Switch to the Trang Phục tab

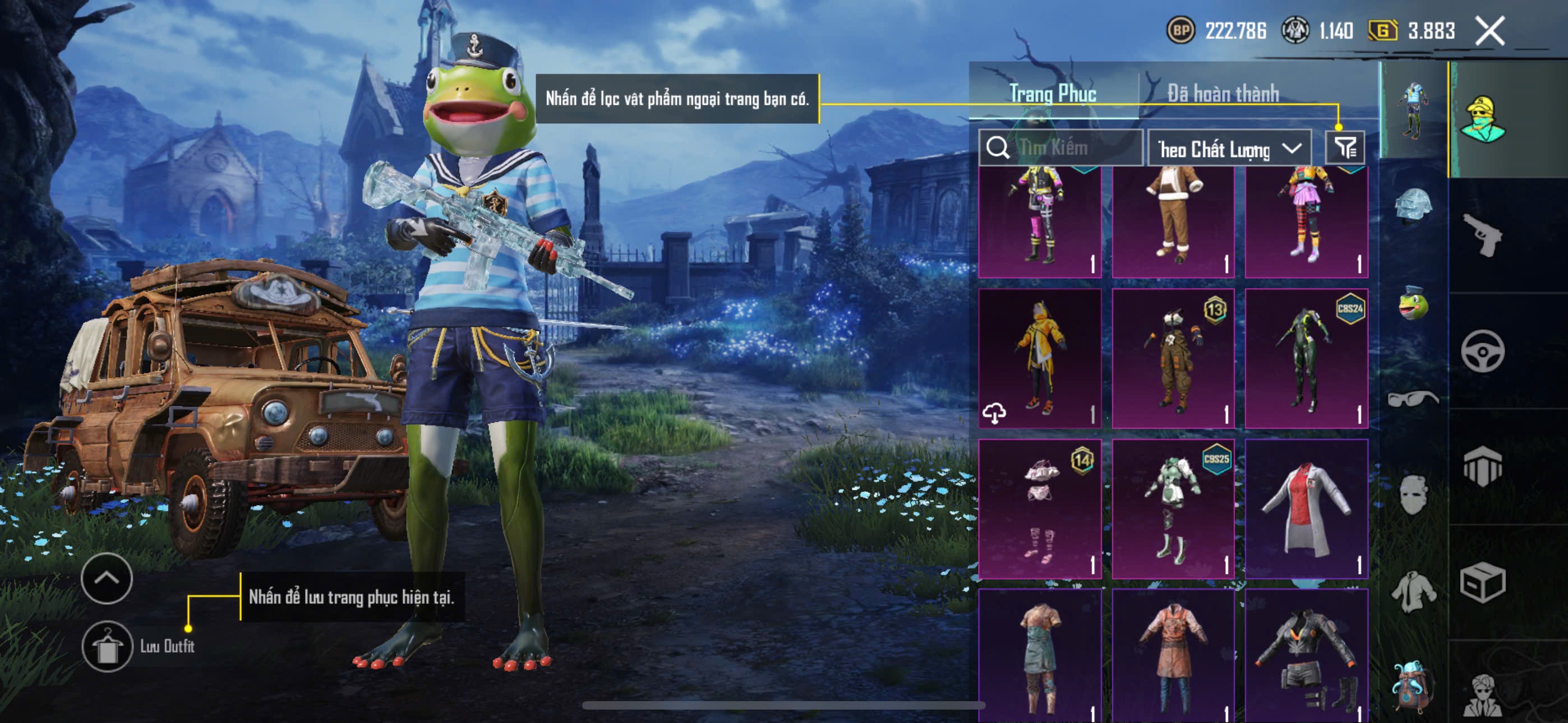1053,93
